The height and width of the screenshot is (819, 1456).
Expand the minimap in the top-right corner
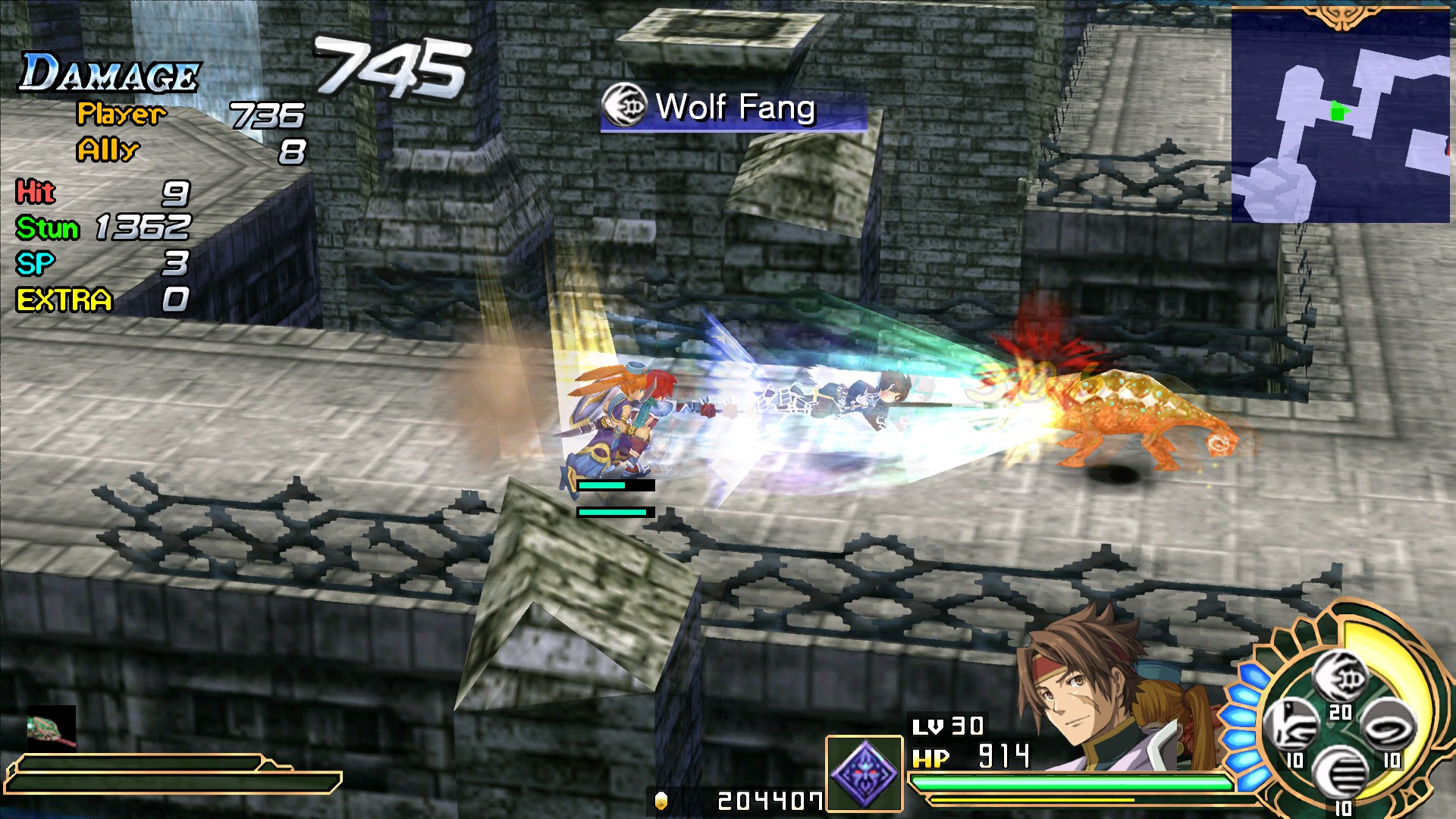point(1341,114)
